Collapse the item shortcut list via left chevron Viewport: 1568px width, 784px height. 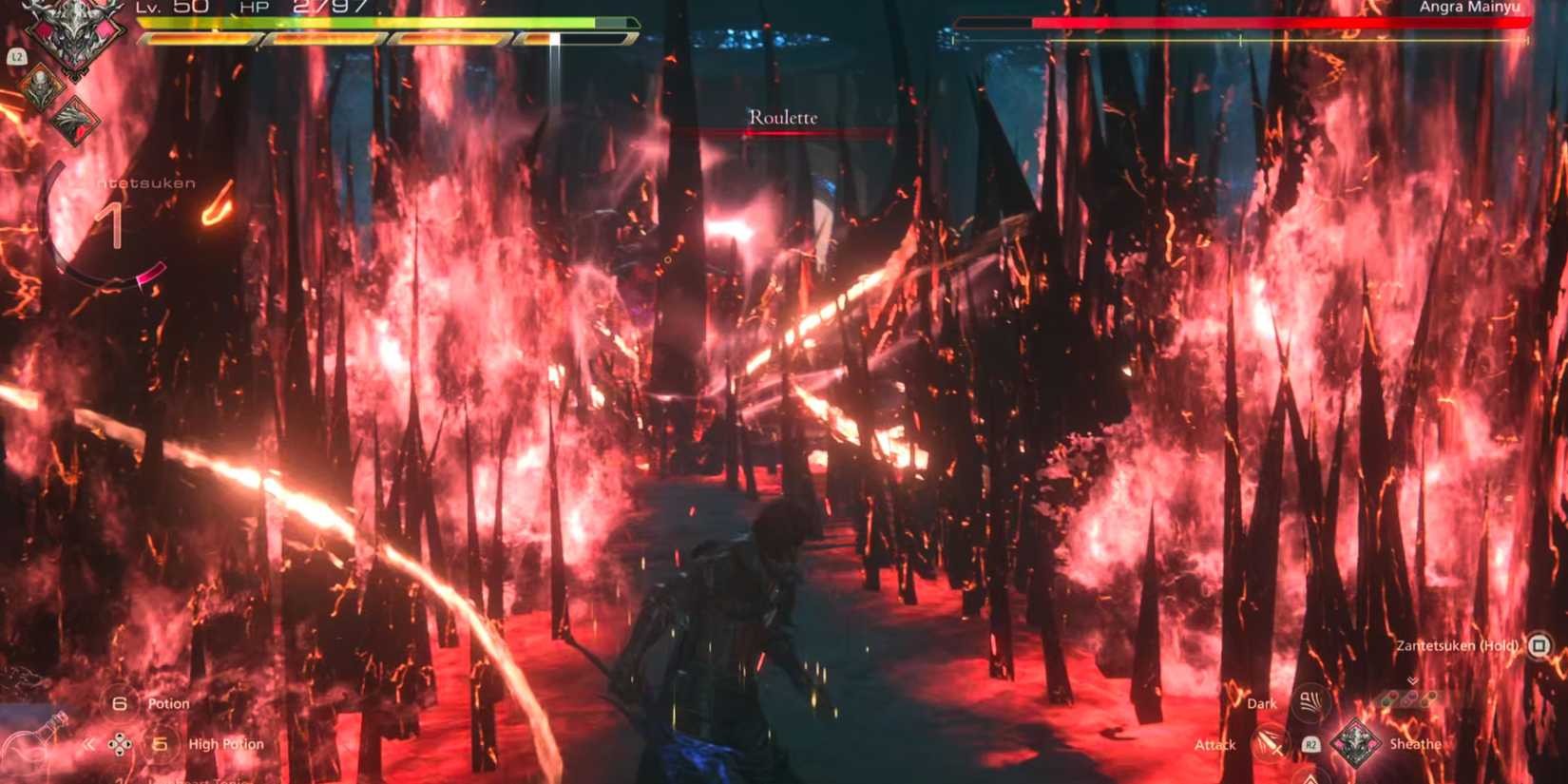tap(87, 744)
